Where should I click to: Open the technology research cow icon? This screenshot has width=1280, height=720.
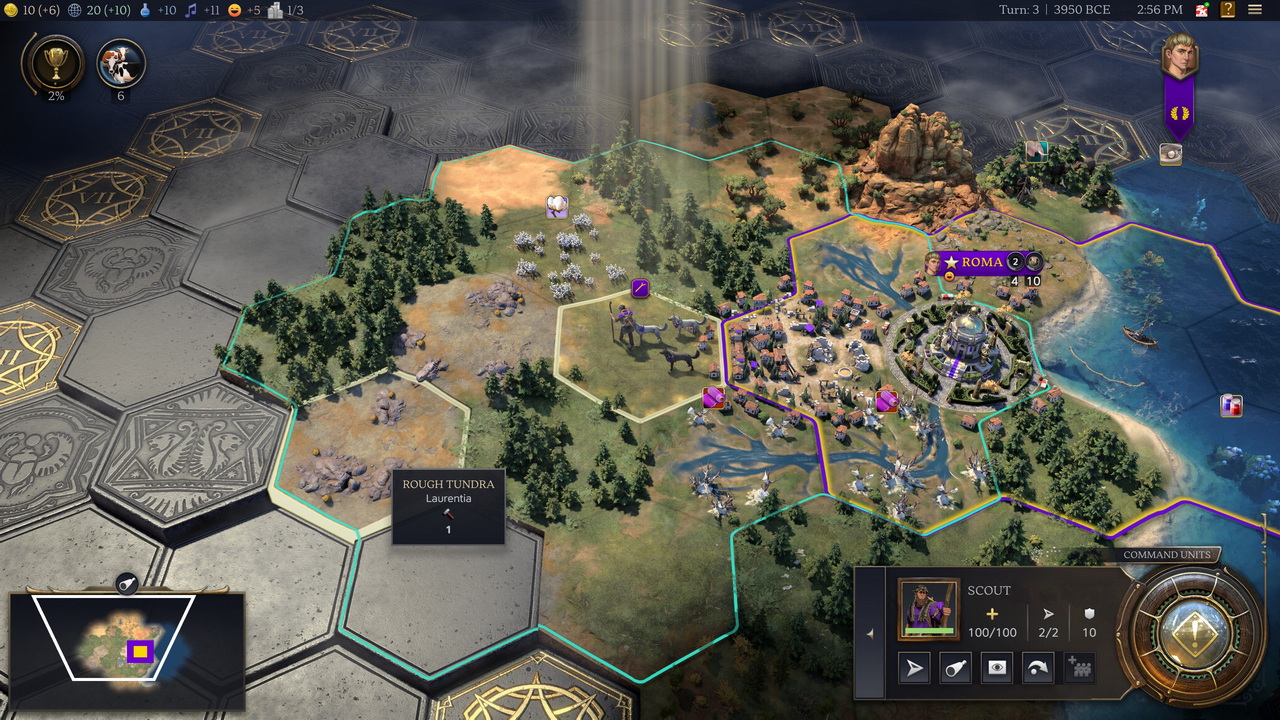click(121, 63)
